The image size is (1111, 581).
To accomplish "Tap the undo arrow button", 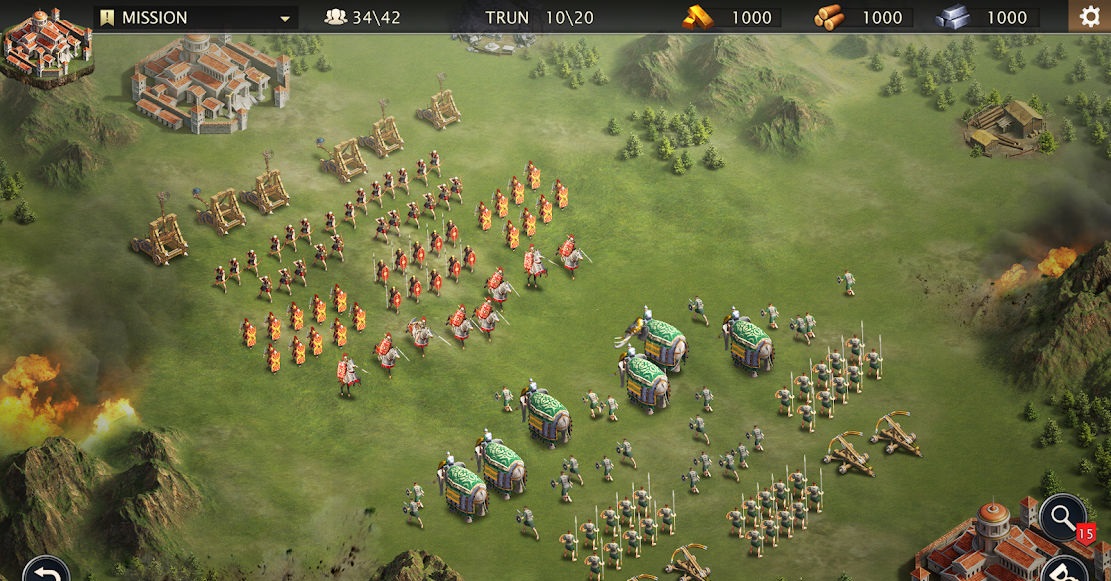I will pos(44,572).
